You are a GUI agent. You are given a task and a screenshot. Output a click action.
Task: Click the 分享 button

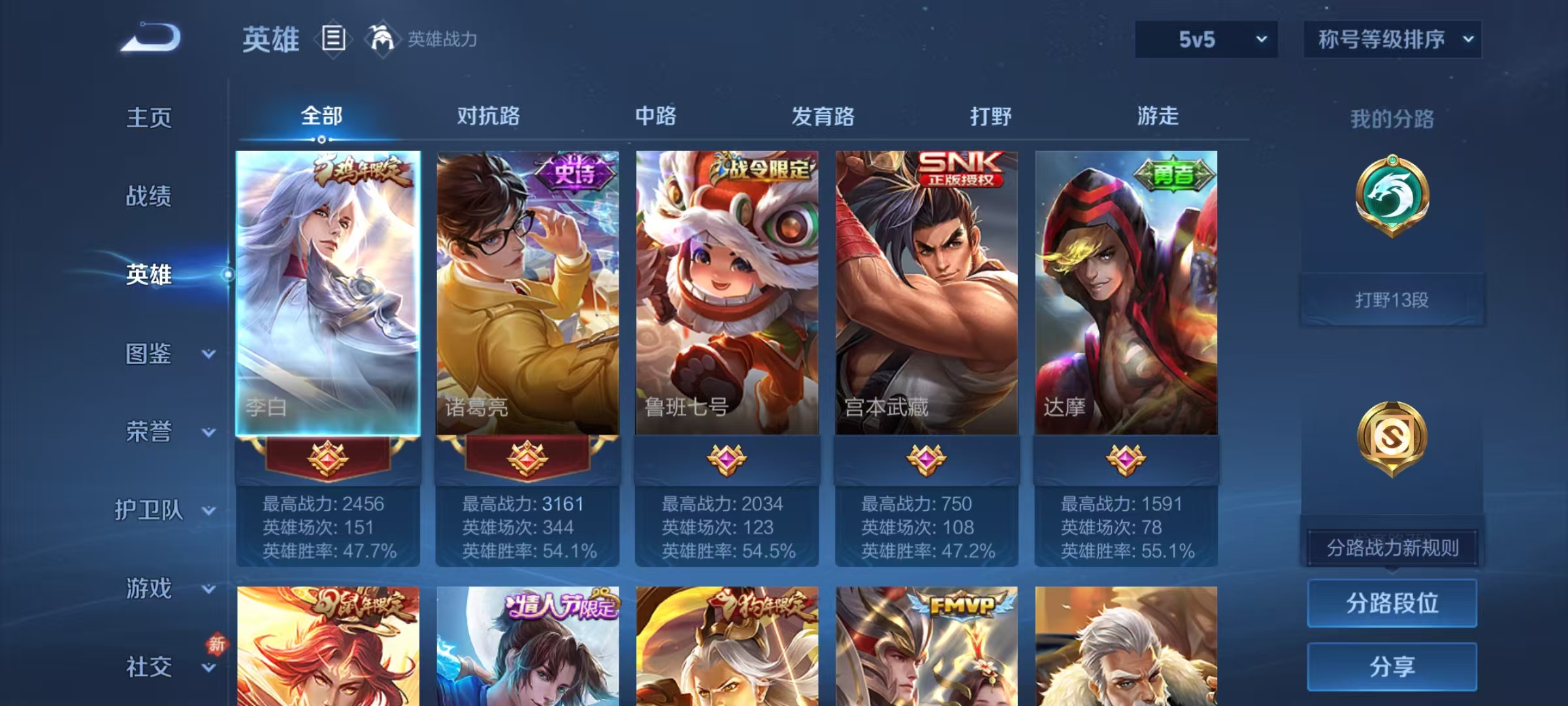[1392, 665]
